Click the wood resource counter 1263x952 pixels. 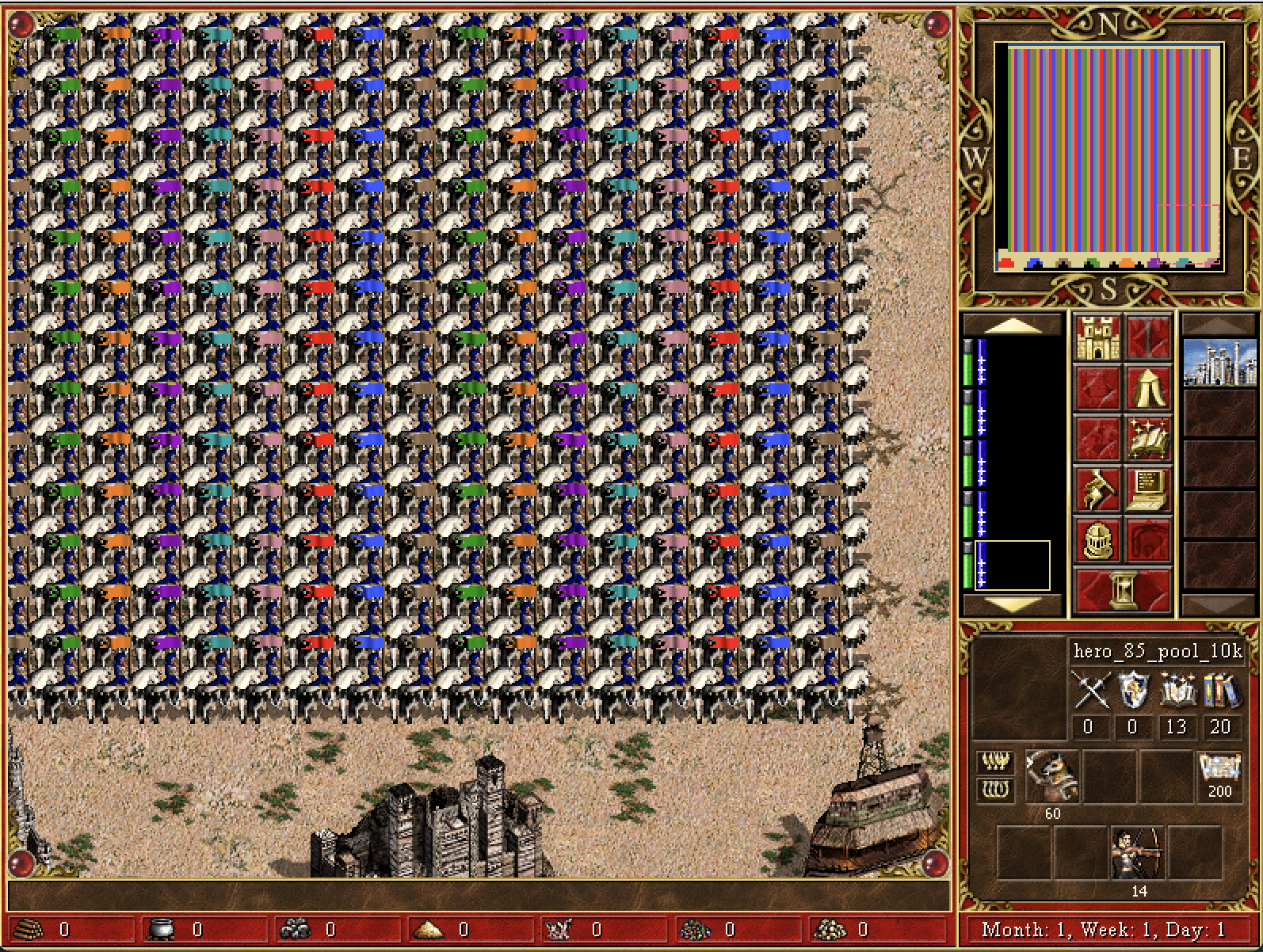[x=48, y=929]
